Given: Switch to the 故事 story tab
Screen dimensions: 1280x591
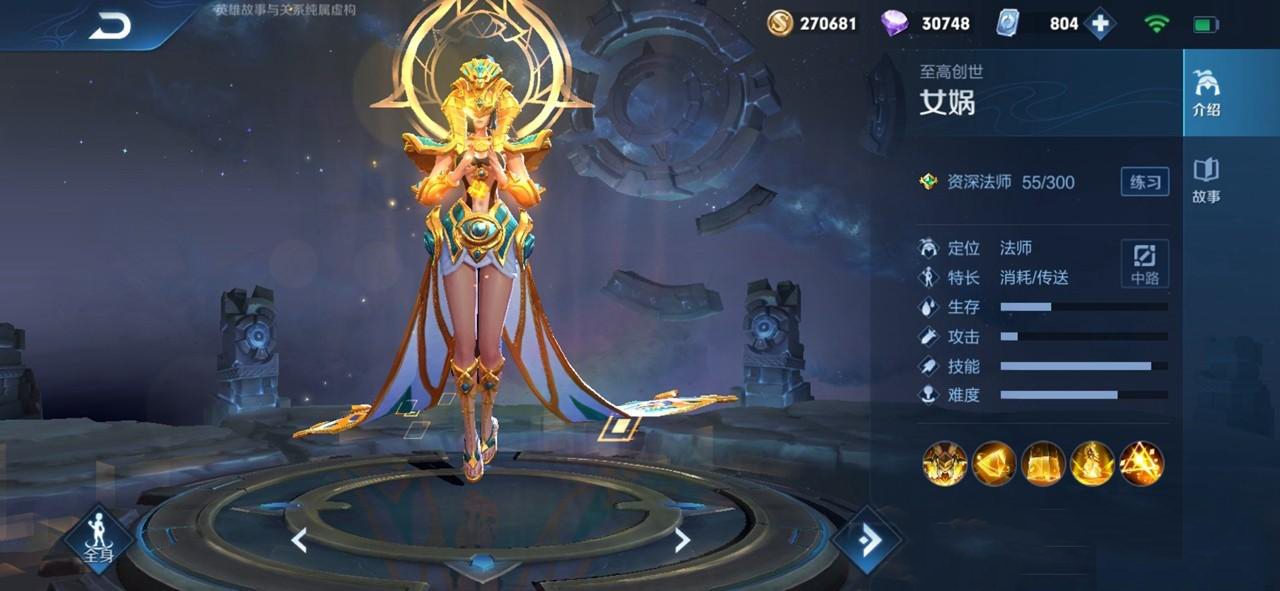Looking at the screenshot, I should click(1206, 180).
